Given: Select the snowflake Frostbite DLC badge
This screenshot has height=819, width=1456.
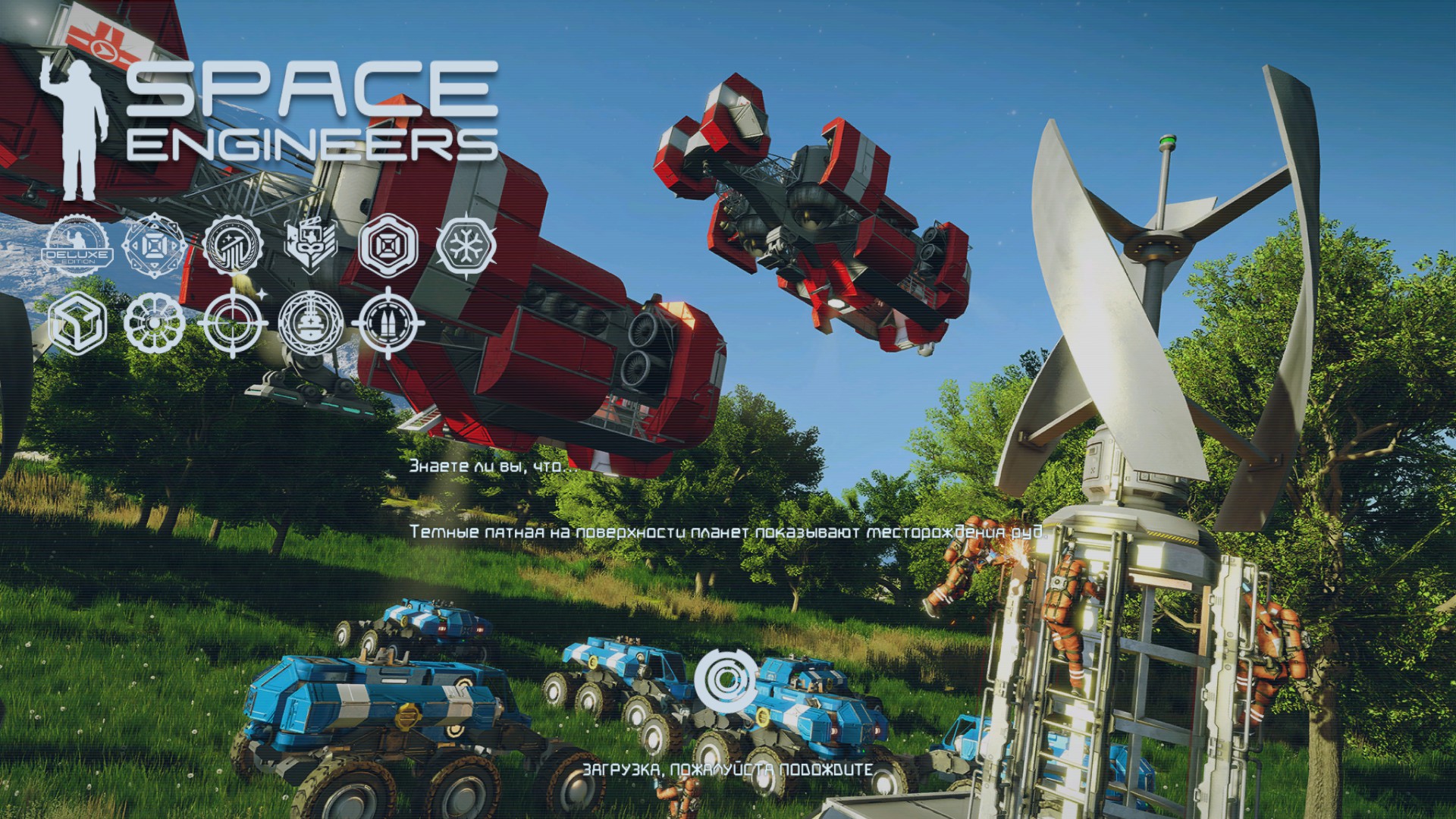Looking at the screenshot, I should [466, 245].
